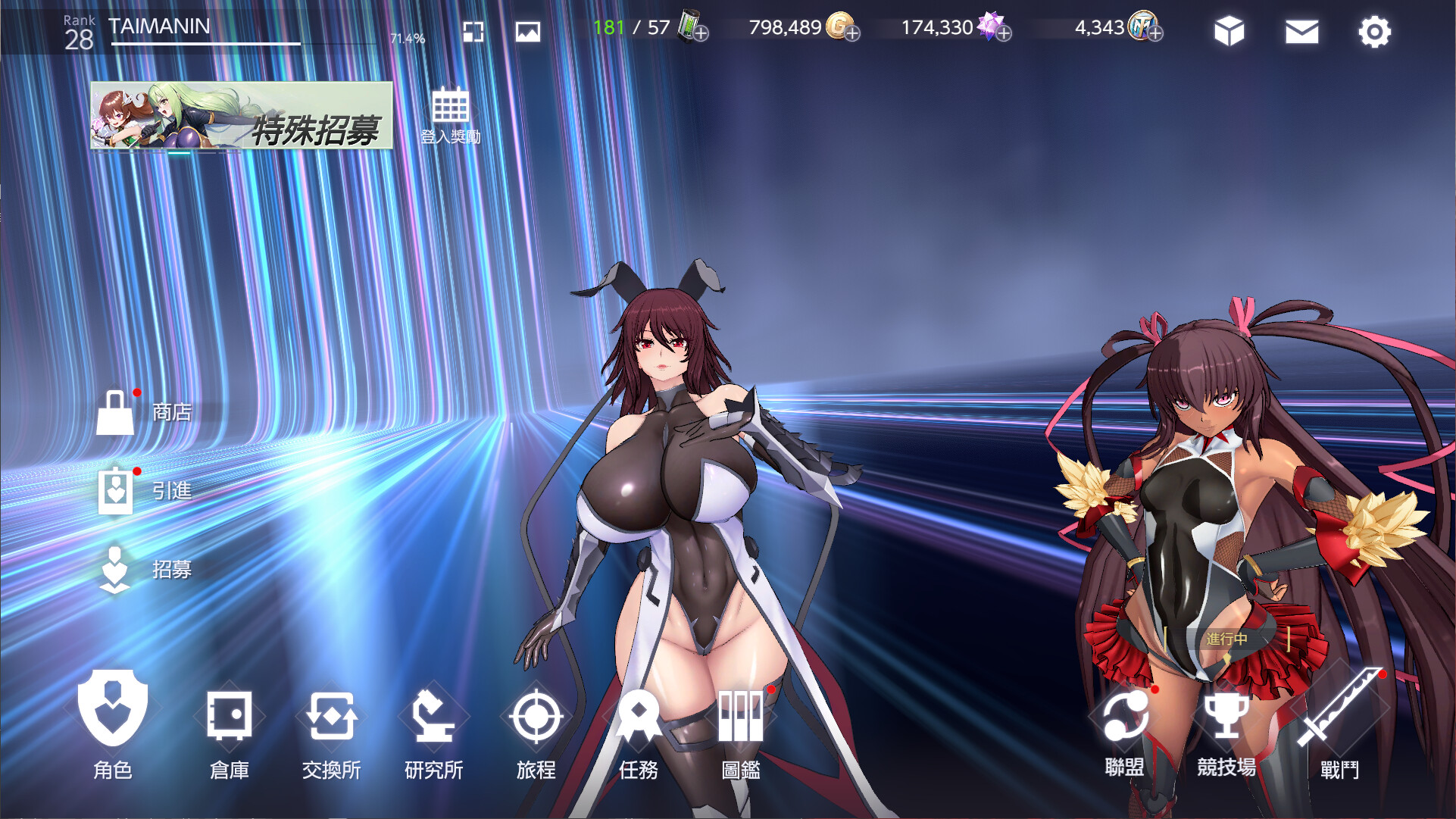Open the 角色 character menu
Viewport: 1456px width, 819px height.
[x=113, y=720]
